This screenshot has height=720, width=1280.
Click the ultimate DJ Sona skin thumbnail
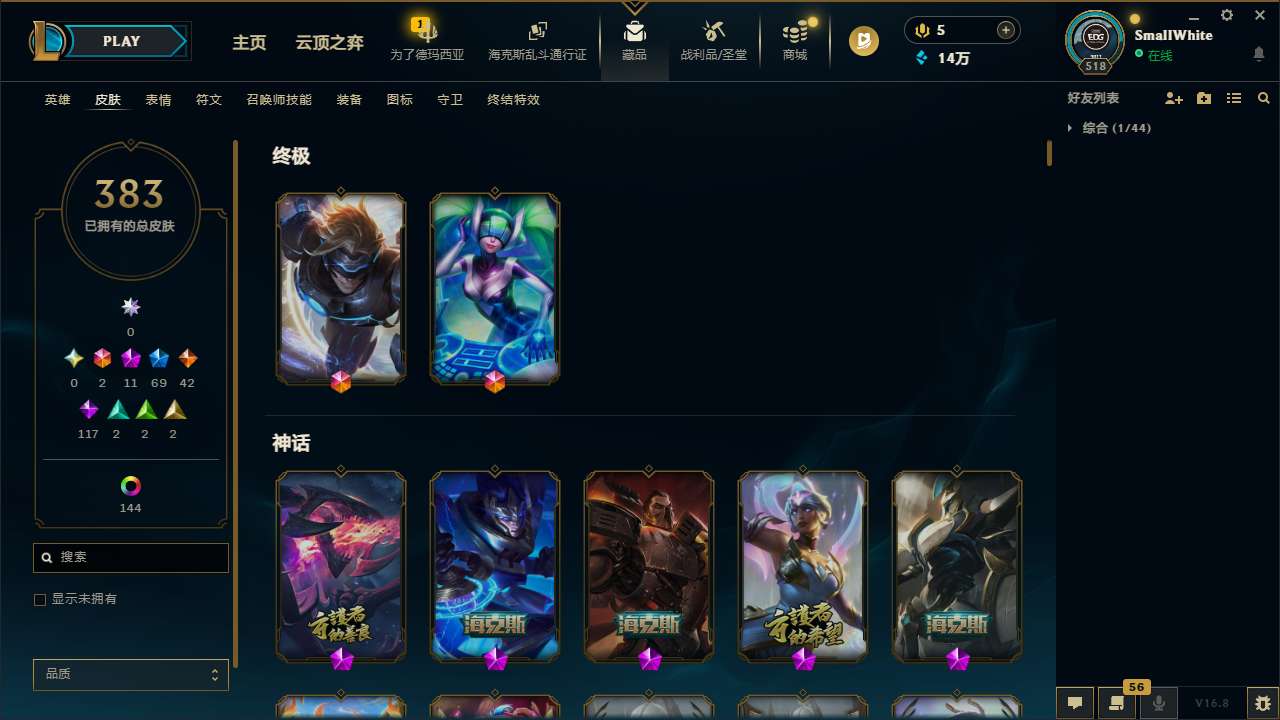tap(494, 288)
